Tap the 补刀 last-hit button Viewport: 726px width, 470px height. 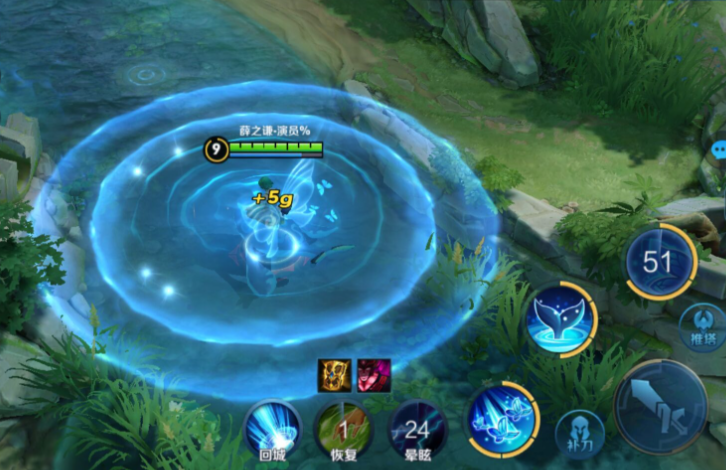[x=580, y=432]
